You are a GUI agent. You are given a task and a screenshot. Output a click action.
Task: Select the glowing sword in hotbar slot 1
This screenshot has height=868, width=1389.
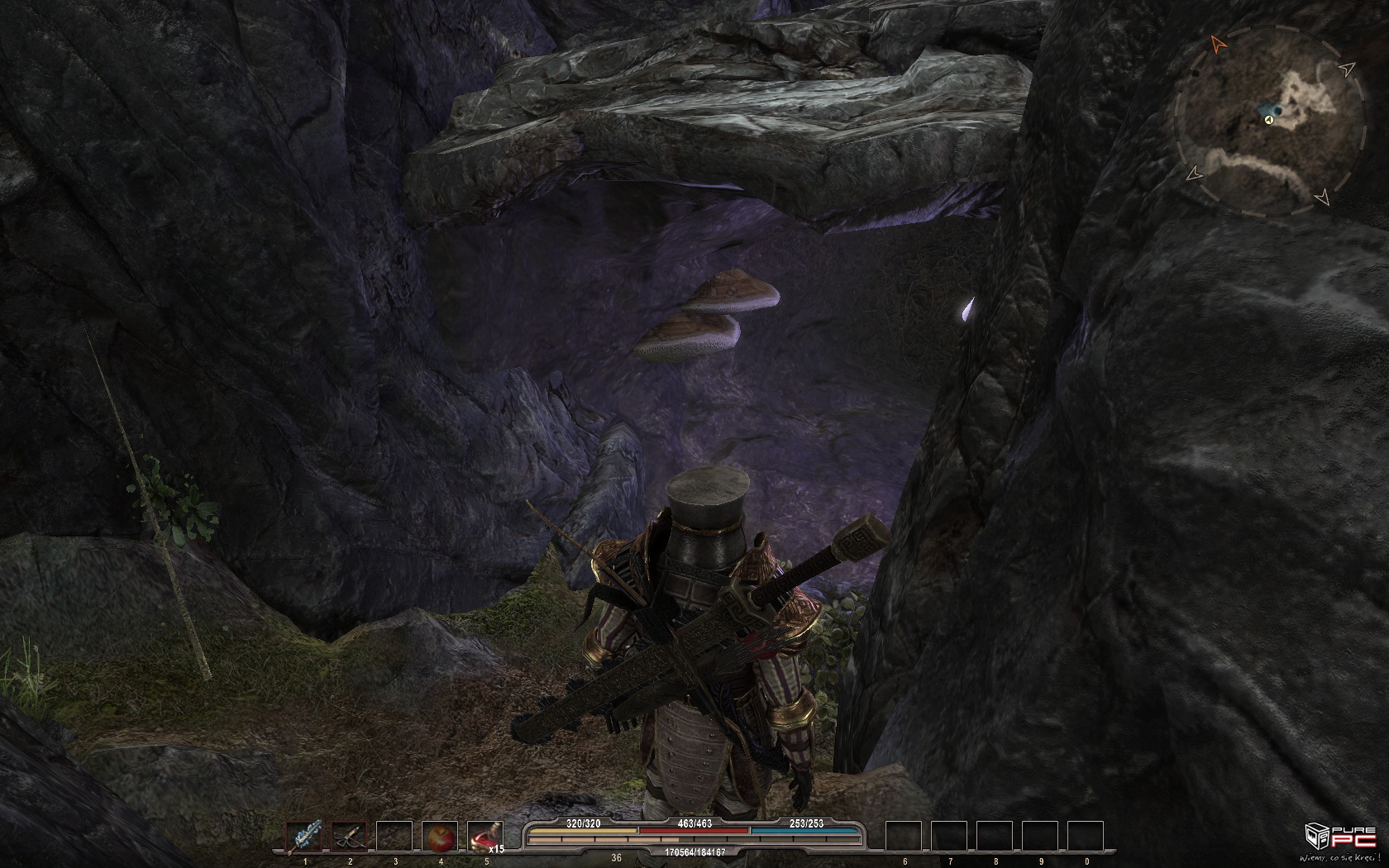[x=304, y=837]
